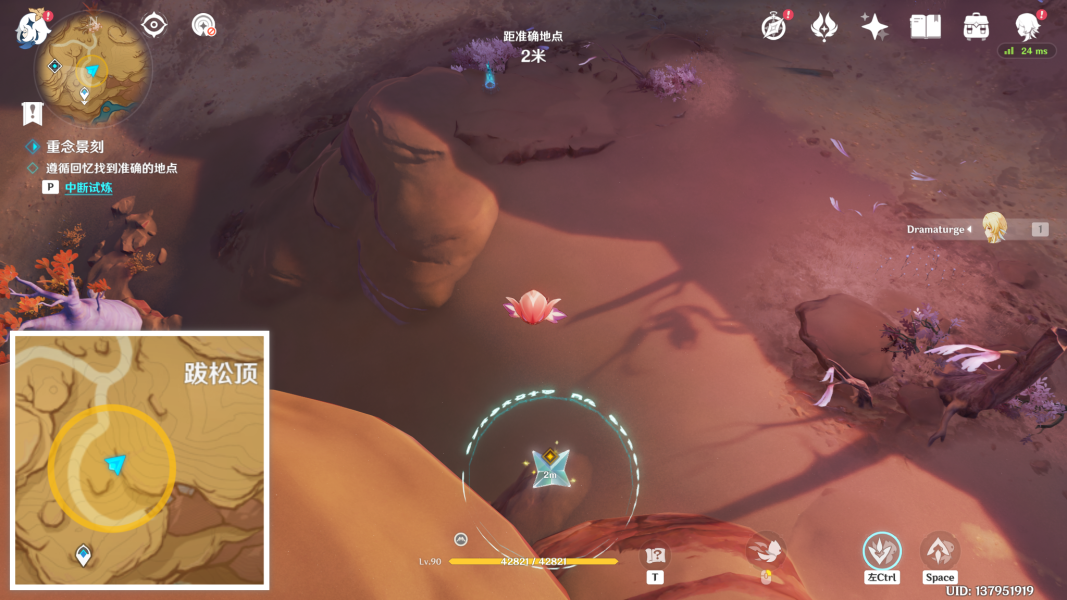
Task: Activate the flying bird attack icon
Action: tap(766, 551)
